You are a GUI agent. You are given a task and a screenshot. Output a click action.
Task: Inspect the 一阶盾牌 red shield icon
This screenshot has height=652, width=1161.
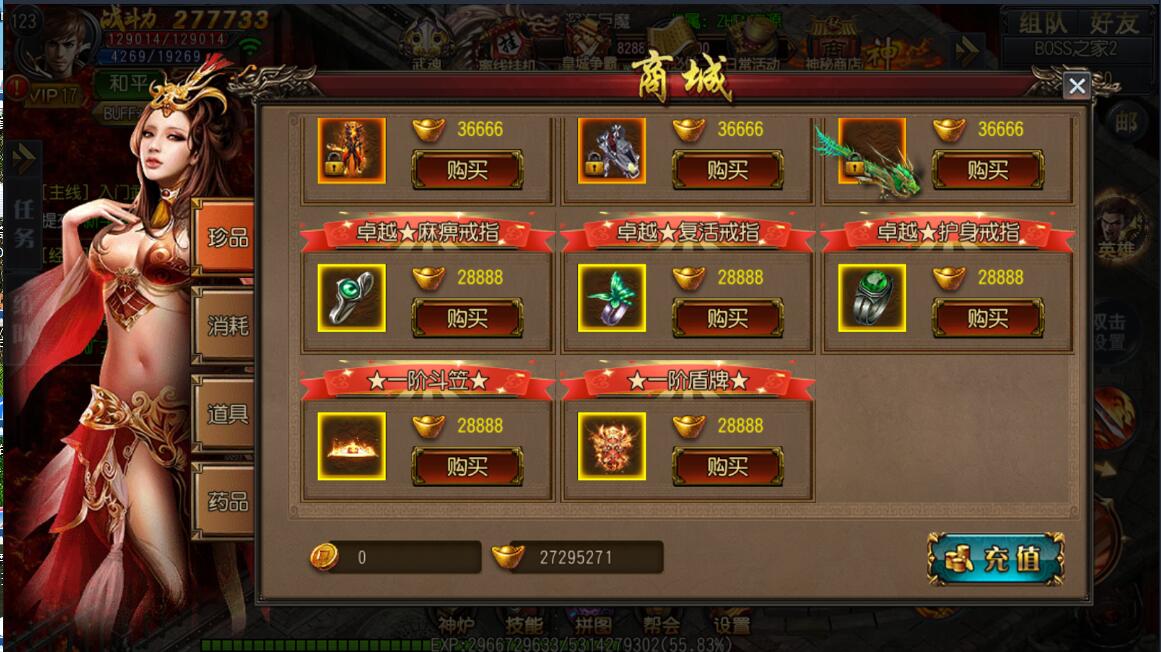(x=611, y=446)
